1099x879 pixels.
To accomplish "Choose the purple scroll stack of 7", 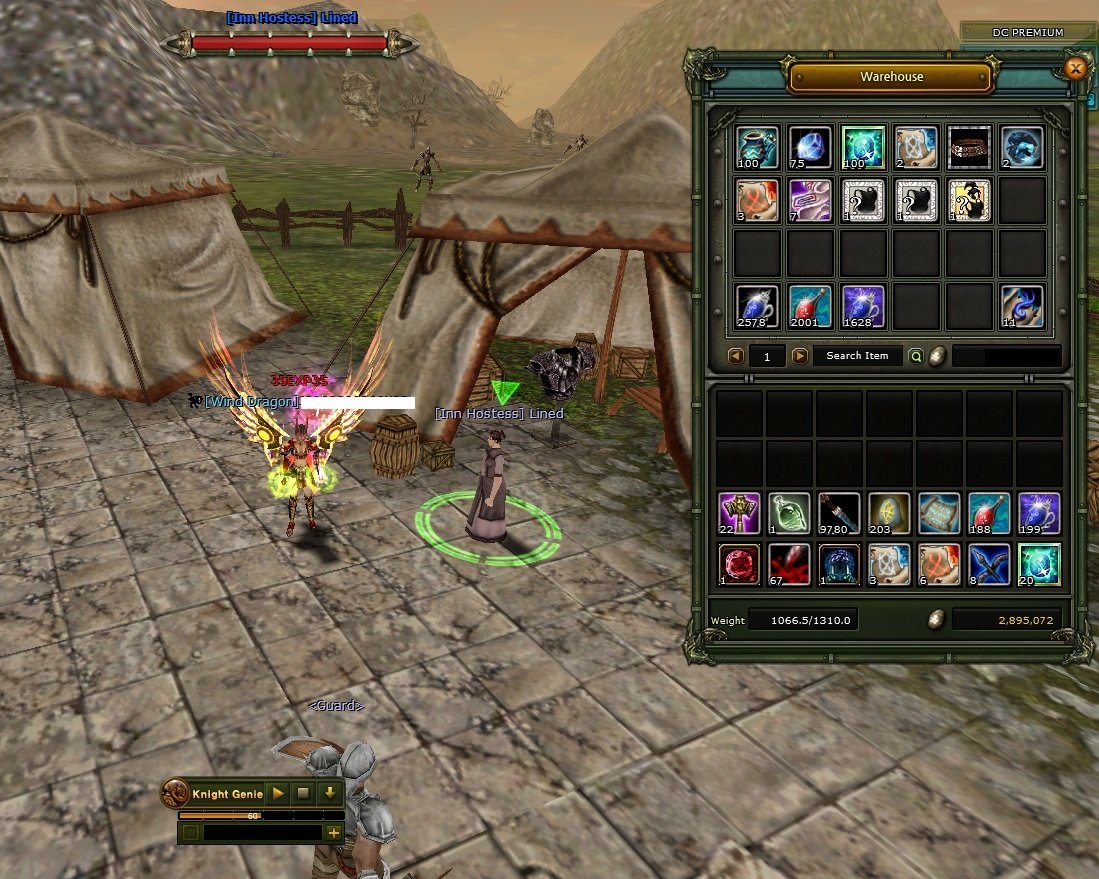I will pos(809,200).
